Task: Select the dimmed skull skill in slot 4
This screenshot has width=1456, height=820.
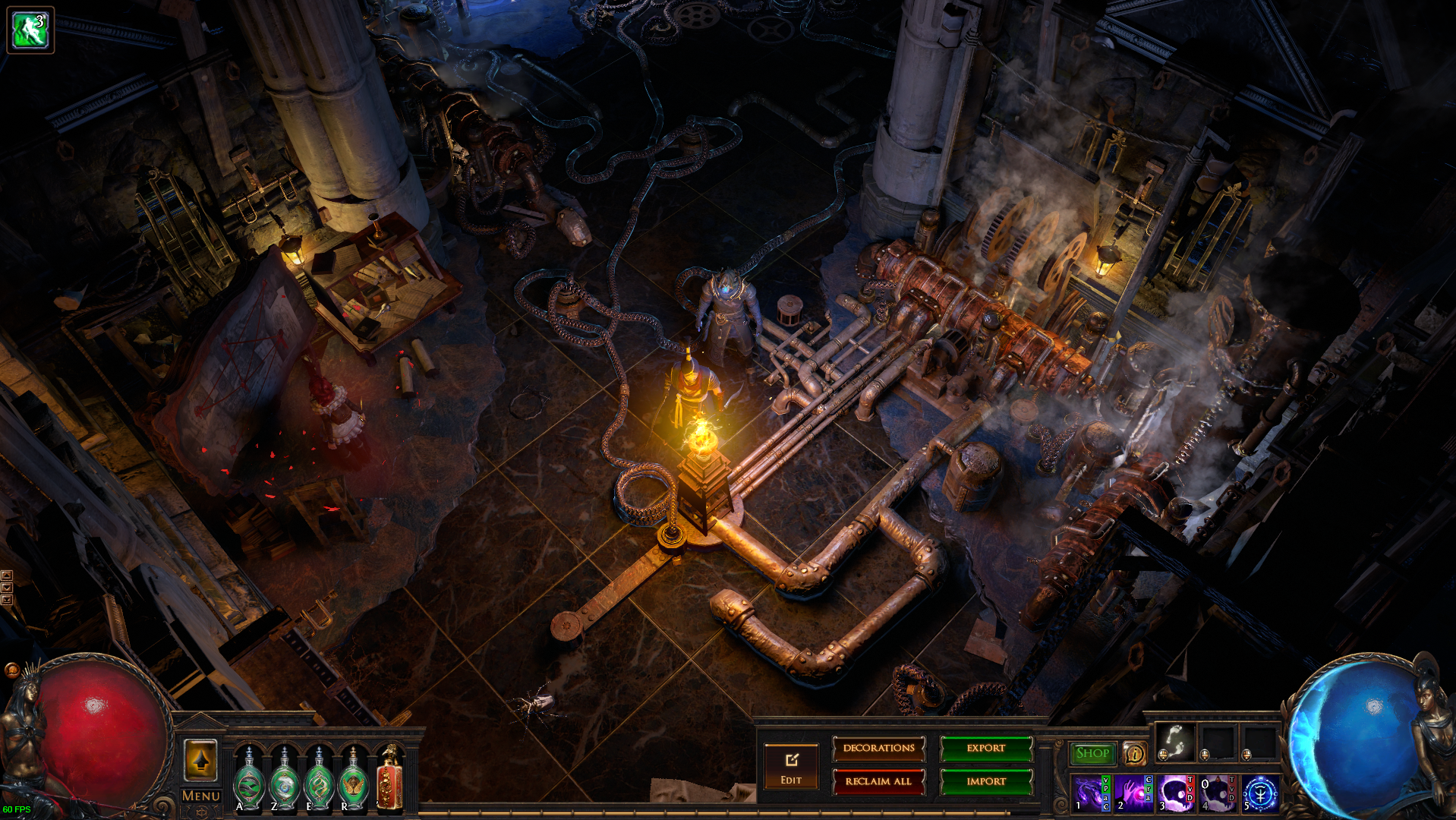Action: pyautogui.click(x=1217, y=793)
